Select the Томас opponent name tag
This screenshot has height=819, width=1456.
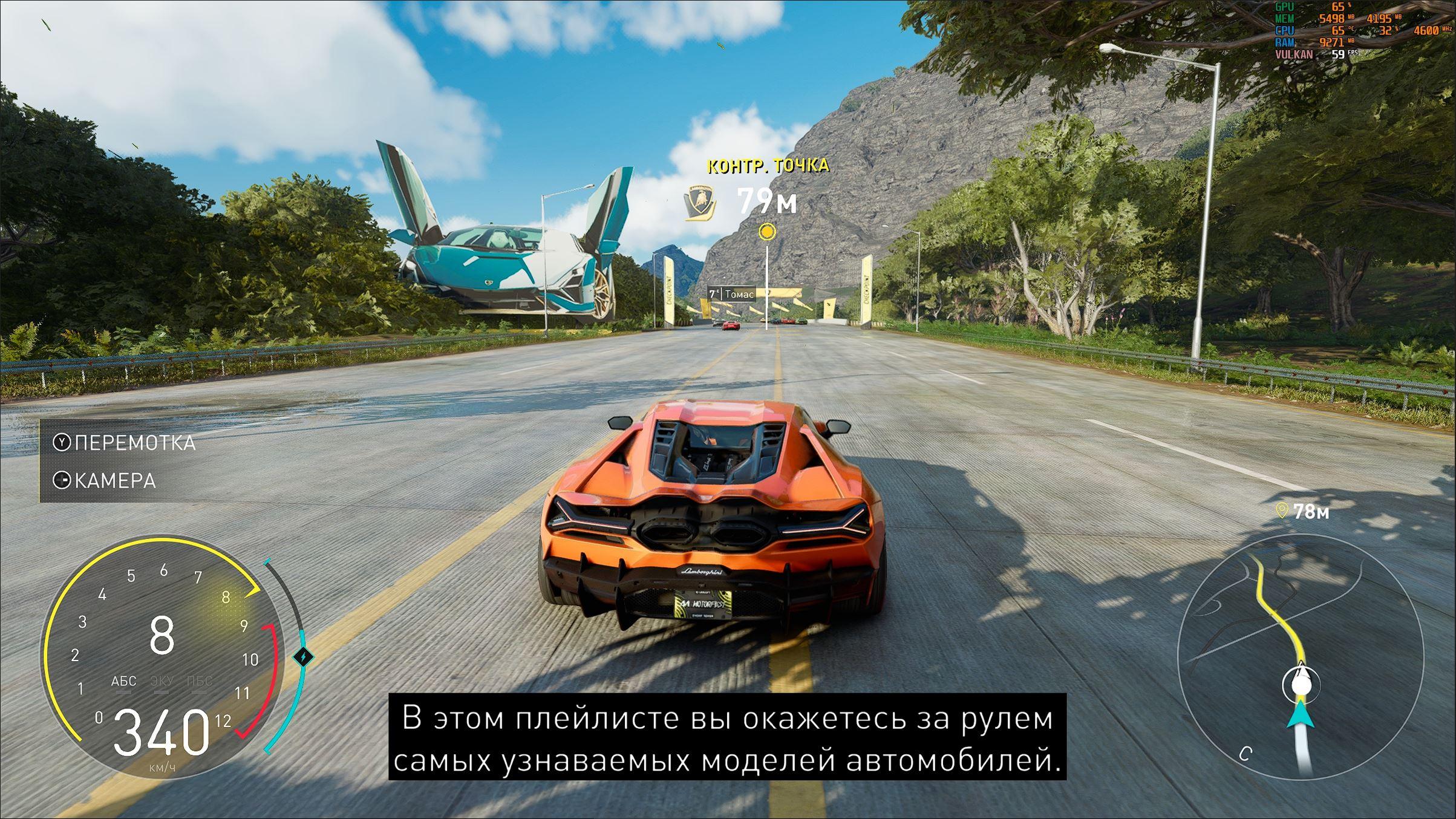point(733,294)
